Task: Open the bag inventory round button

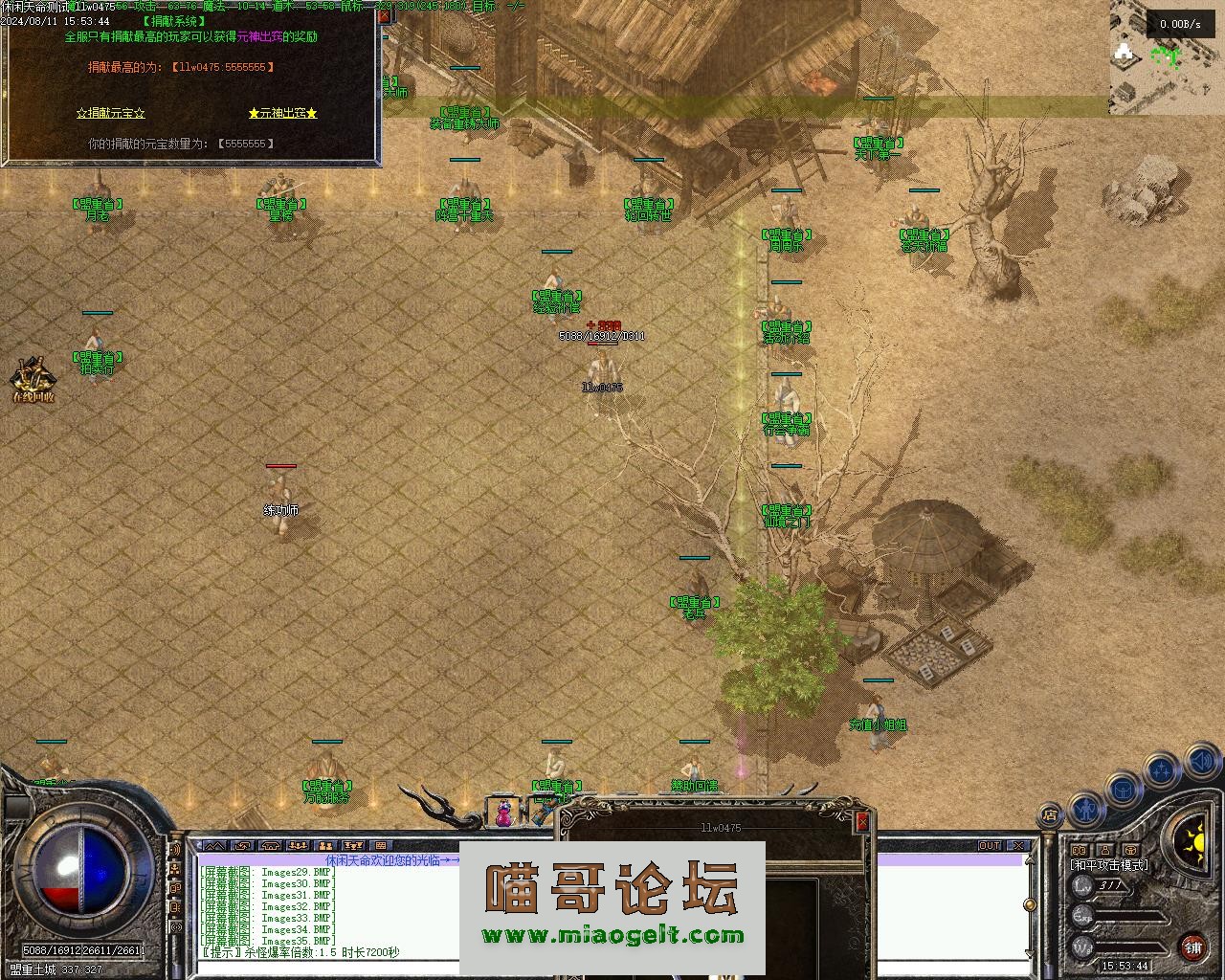Action: pyautogui.click(x=1124, y=790)
